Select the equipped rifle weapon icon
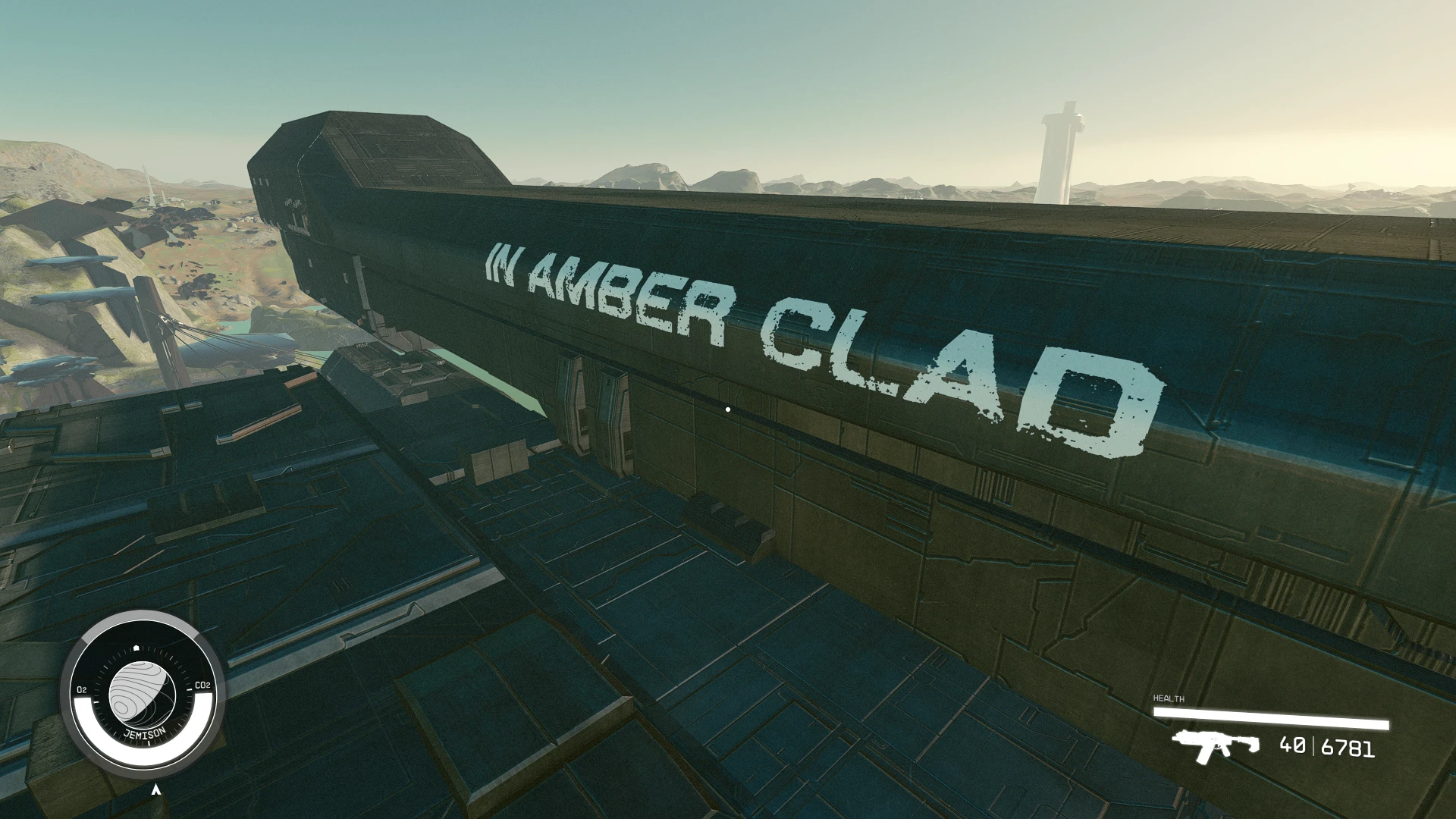The width and height of the screenshot is (1456, 819). (x=1214, y=745)
